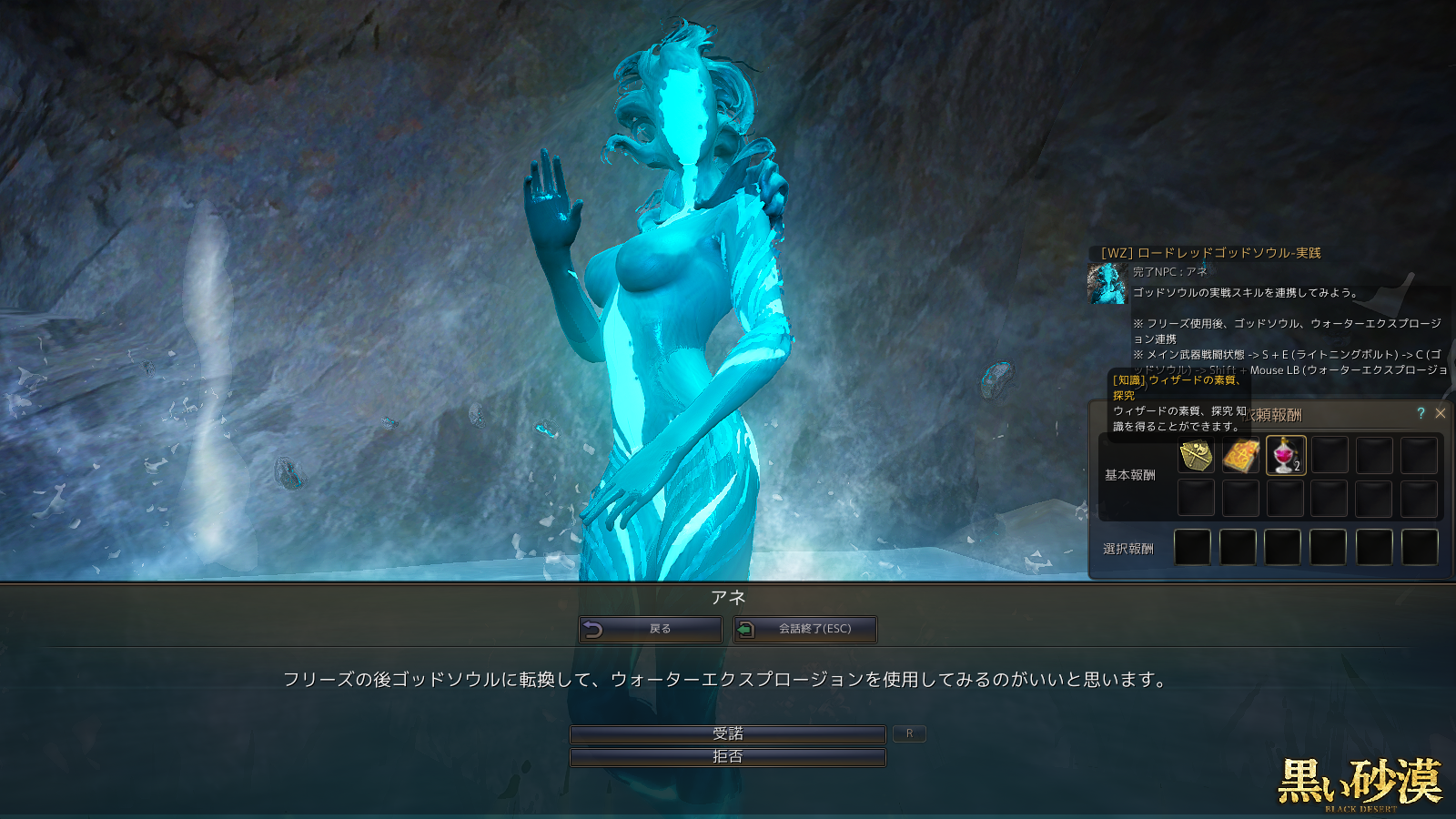The height and width of the screenshot is (819, 1456).
Task: Close the quest reward panel
Action: pyautogui.click(x=1441, y=413)
